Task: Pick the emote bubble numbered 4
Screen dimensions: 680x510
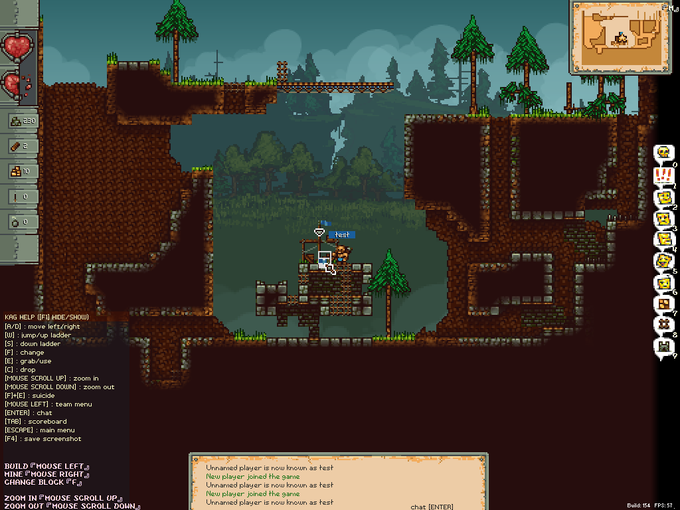Action: click(x=662, y=240)
